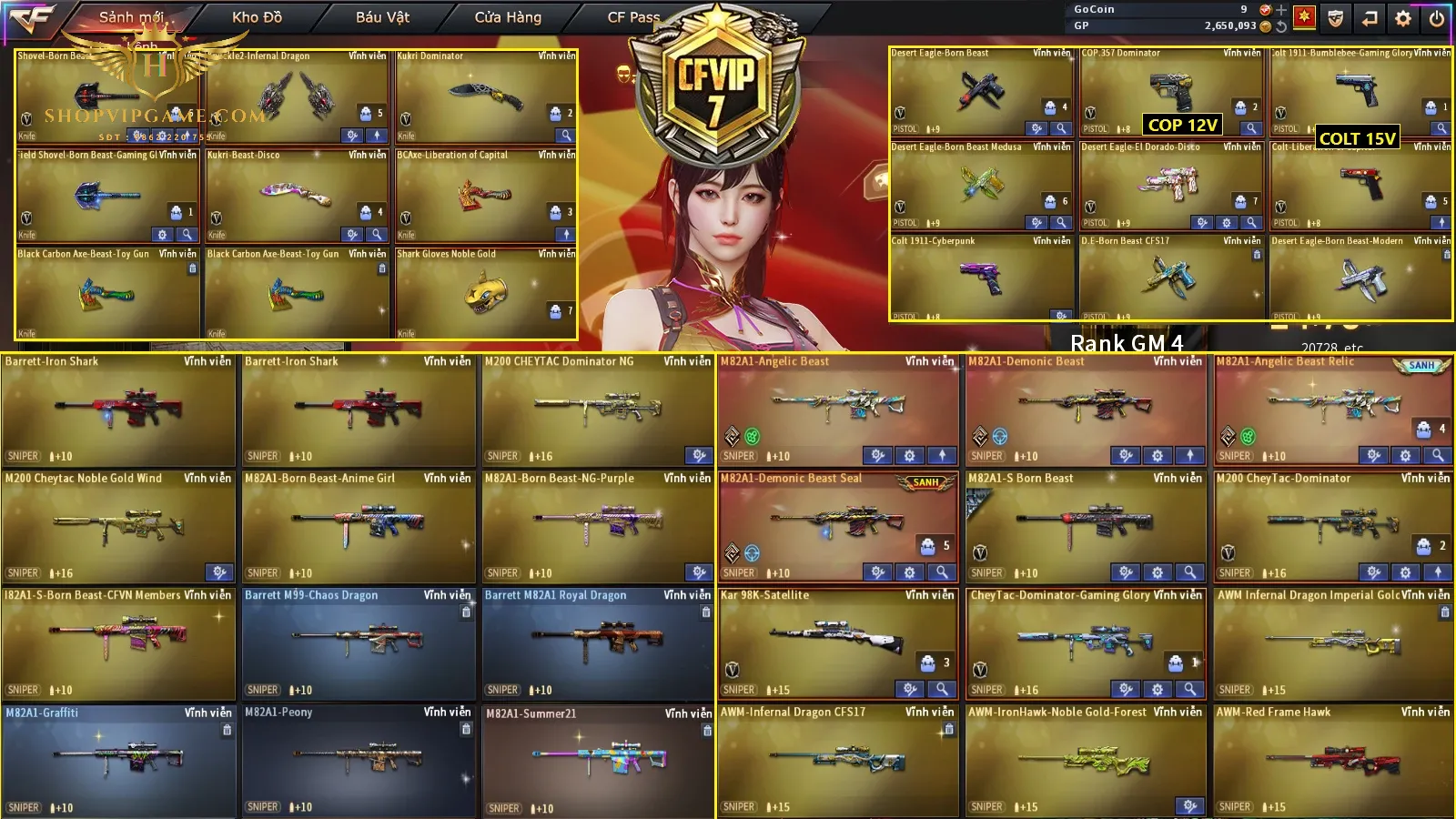Open the wrench customize icon on M82A1-Angelic Beast
This screenshot has height=819, width=1456.
point(879,455)
